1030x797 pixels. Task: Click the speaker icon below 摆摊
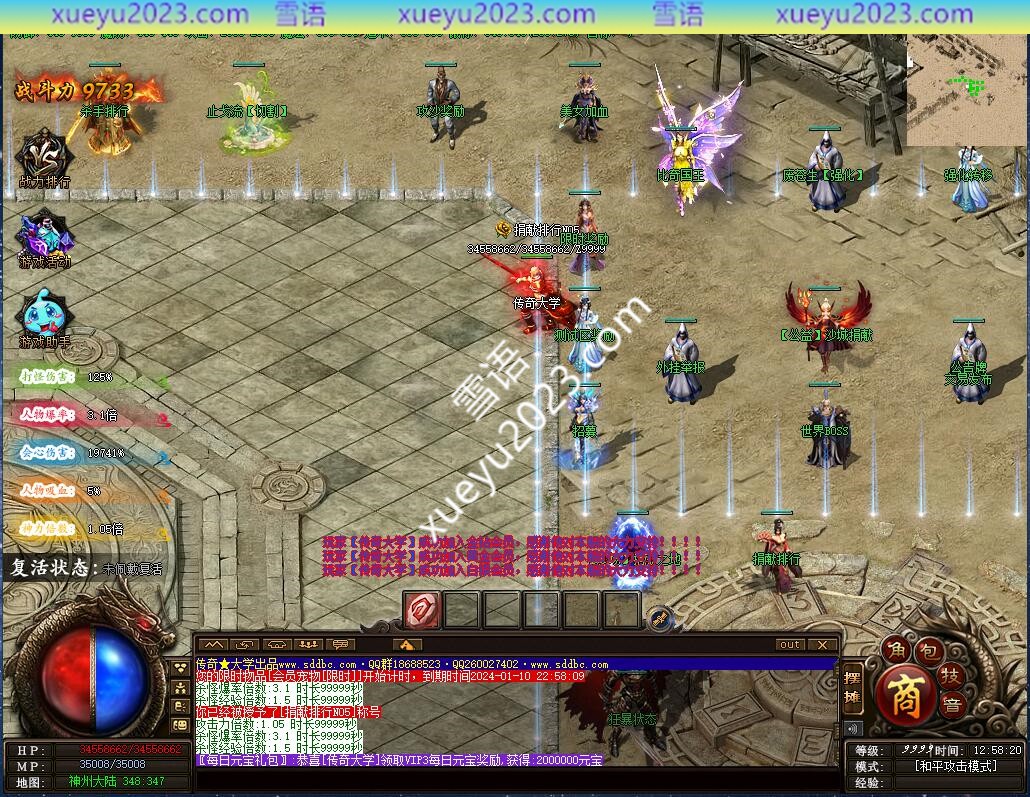pyautogui.click(x=853, y=728)
